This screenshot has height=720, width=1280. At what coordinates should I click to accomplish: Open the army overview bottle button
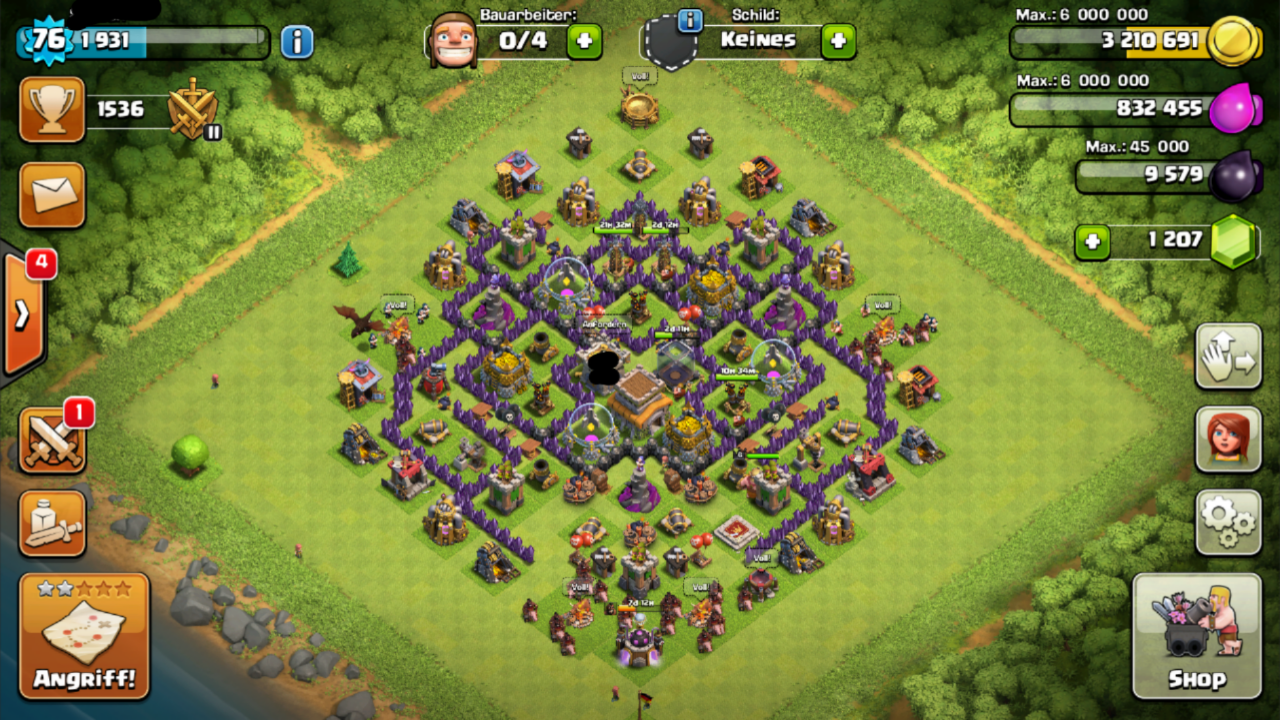click(52, 523)
